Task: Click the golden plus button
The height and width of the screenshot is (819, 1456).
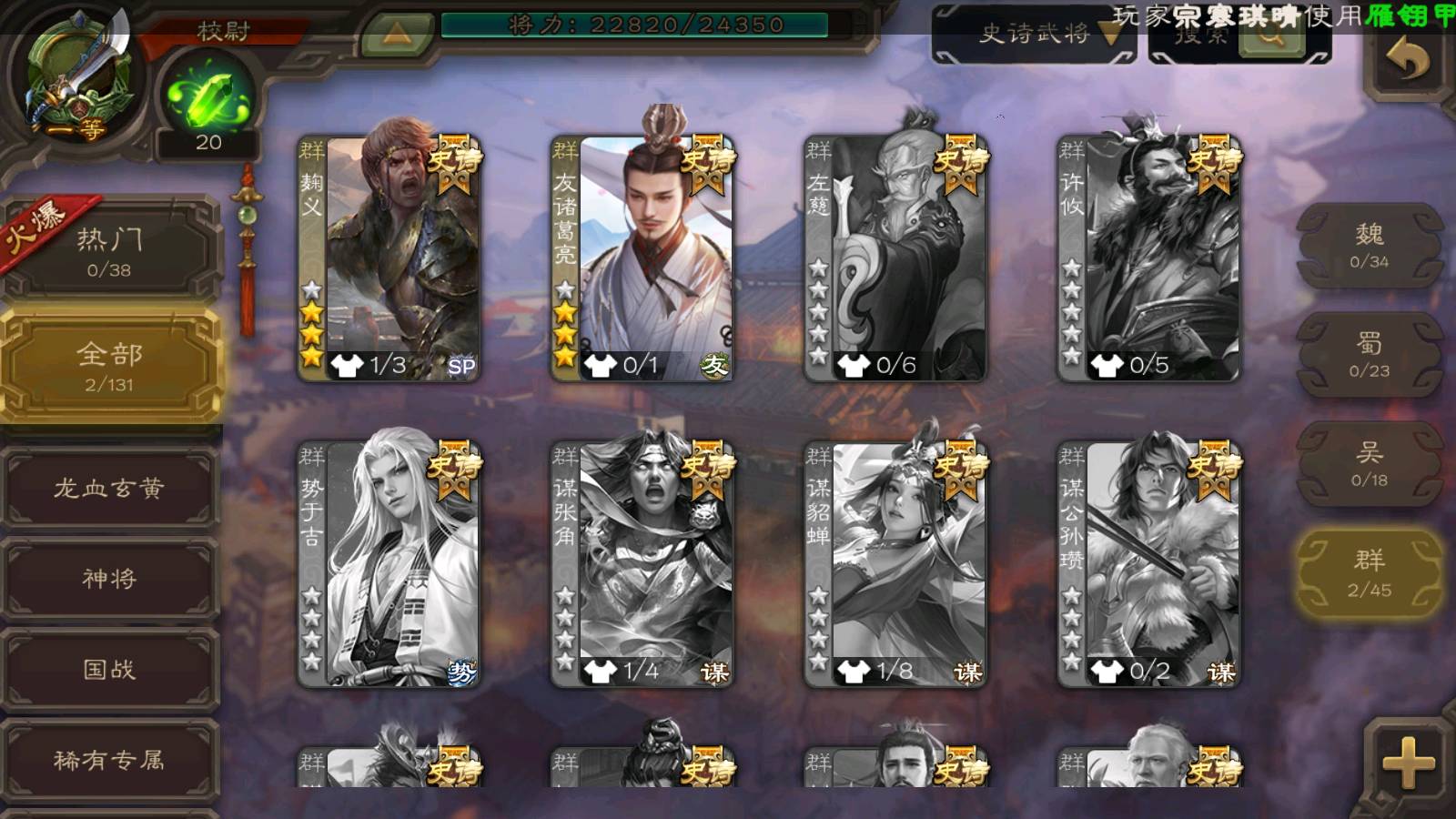Action: coord(1407,763)
